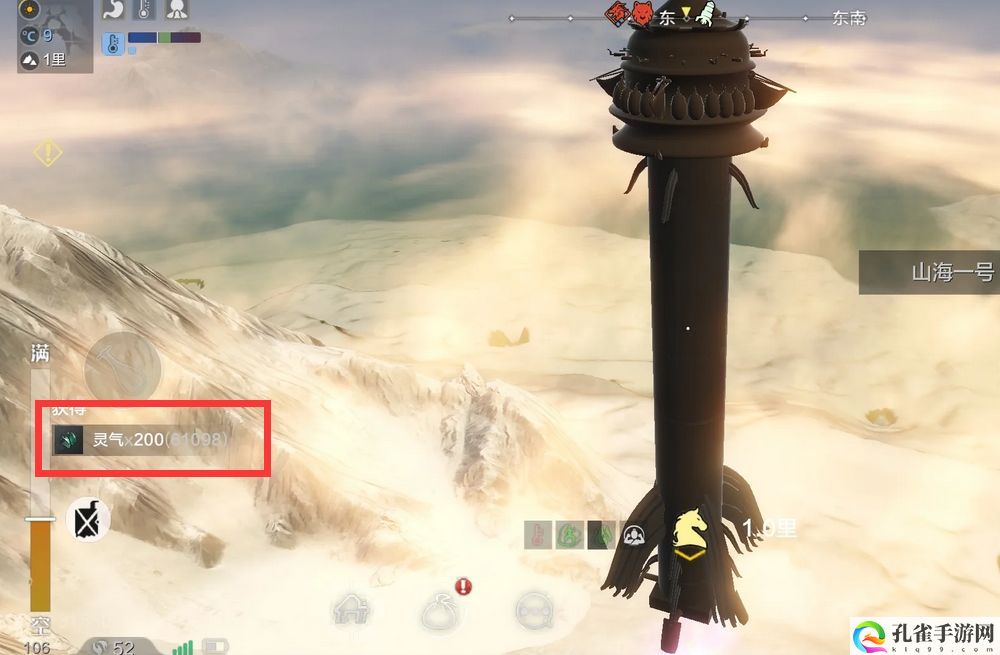1000x655 pixels.
Task: Select the 山海一号 side label
Action: coord(929,271)
